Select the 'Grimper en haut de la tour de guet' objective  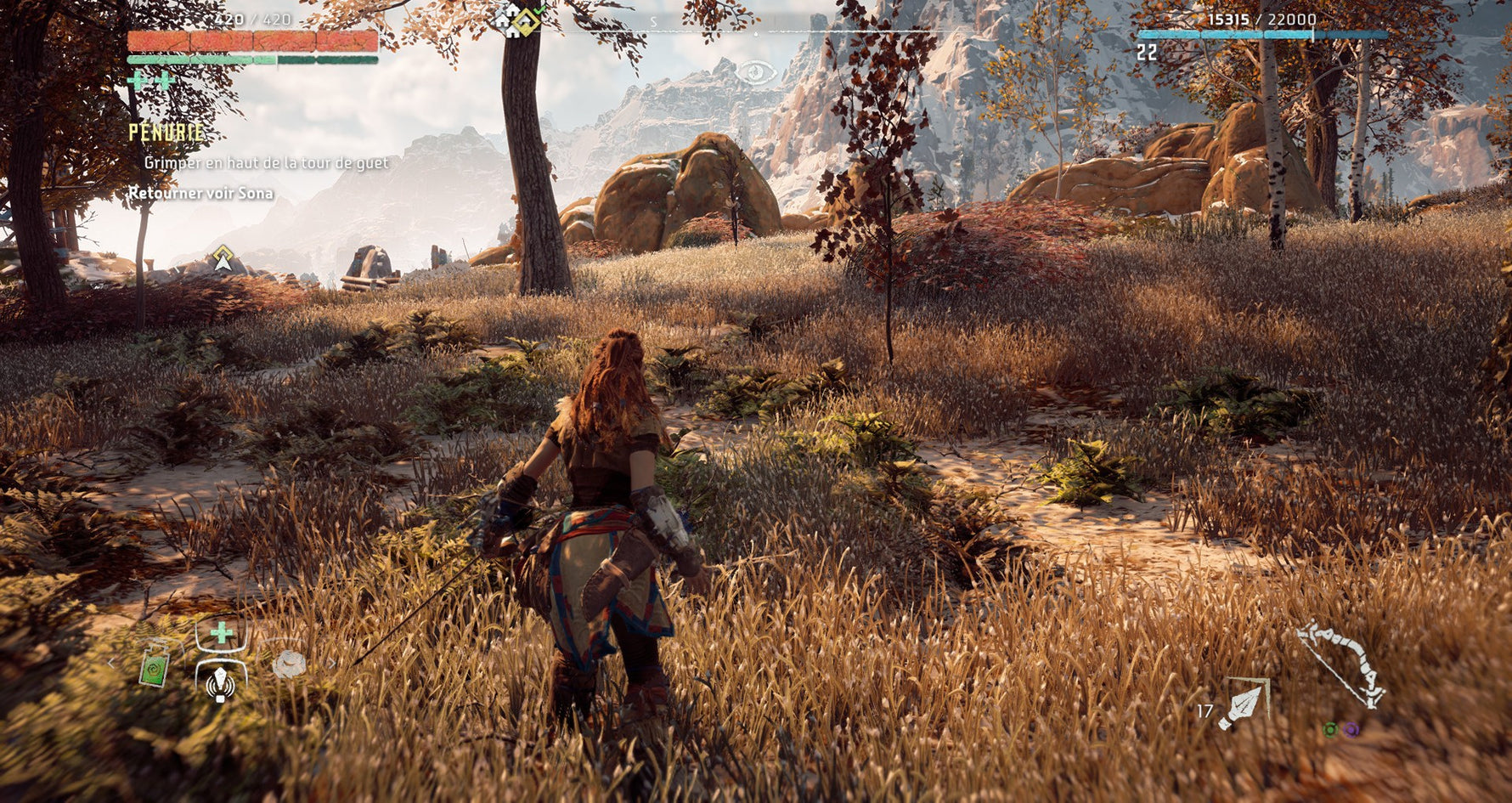click(266, 162)
